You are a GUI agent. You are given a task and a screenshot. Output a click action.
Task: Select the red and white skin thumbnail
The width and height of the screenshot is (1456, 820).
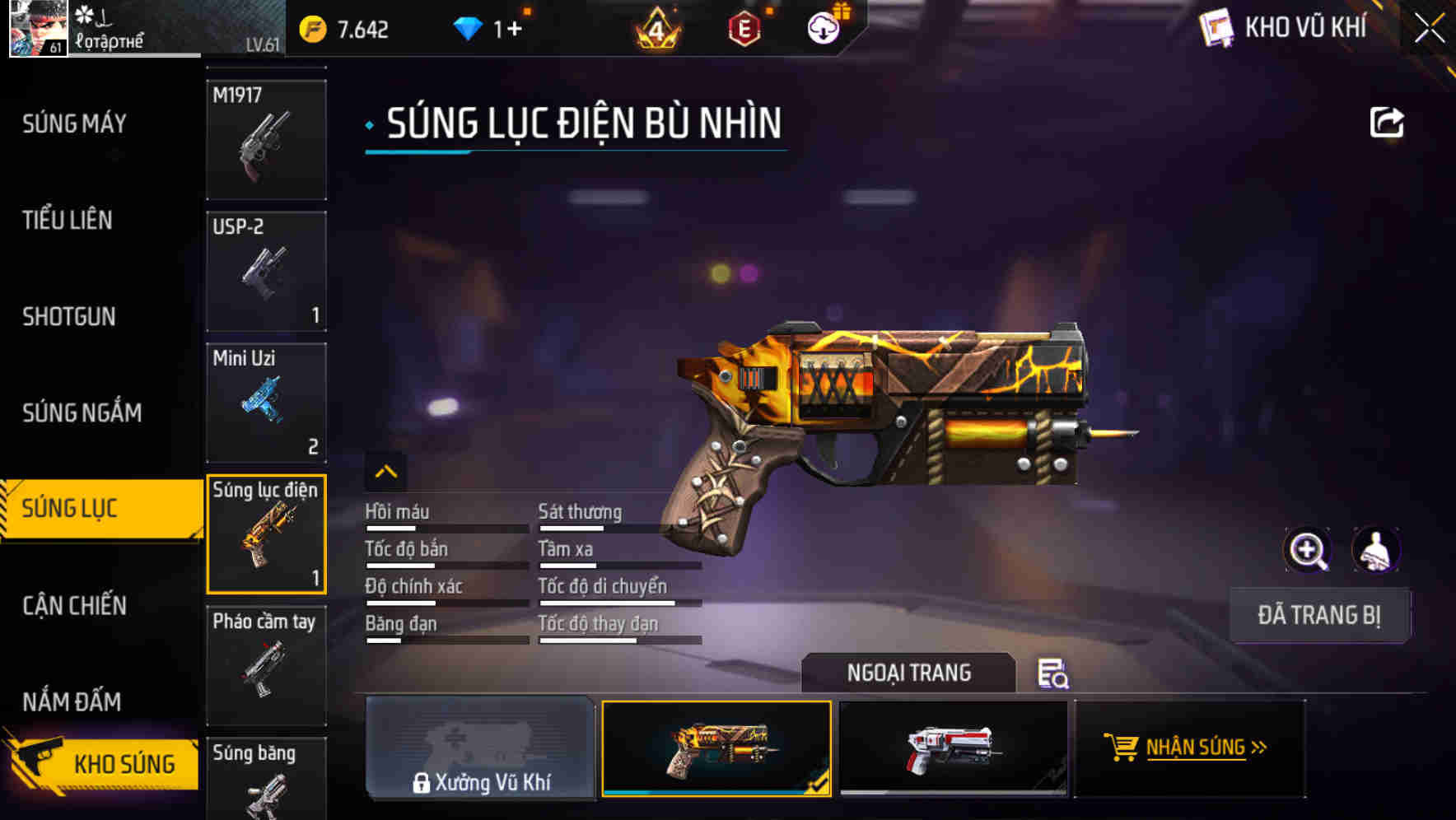pos(951,749)
